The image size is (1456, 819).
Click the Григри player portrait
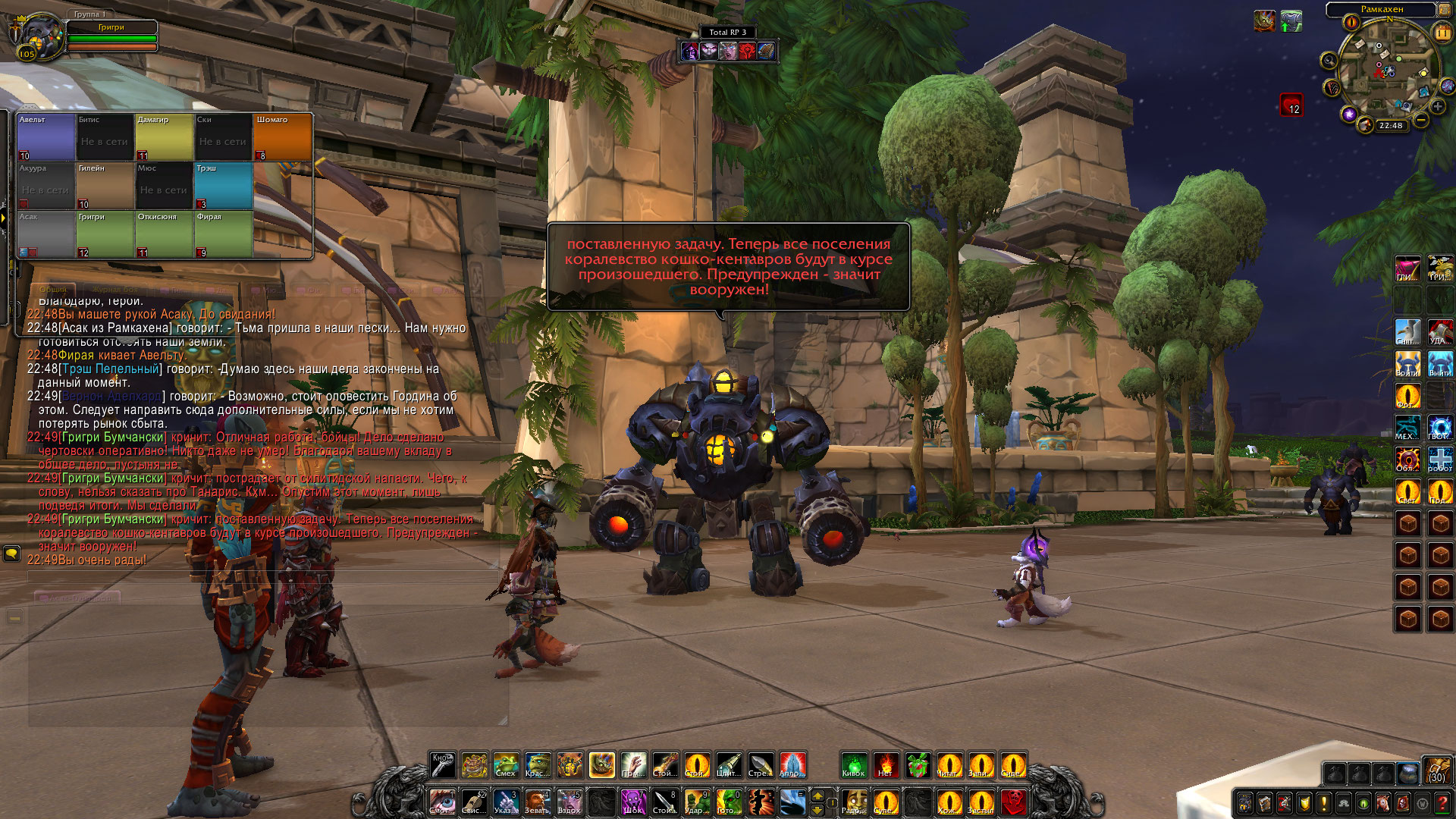[x=38, y=36]
